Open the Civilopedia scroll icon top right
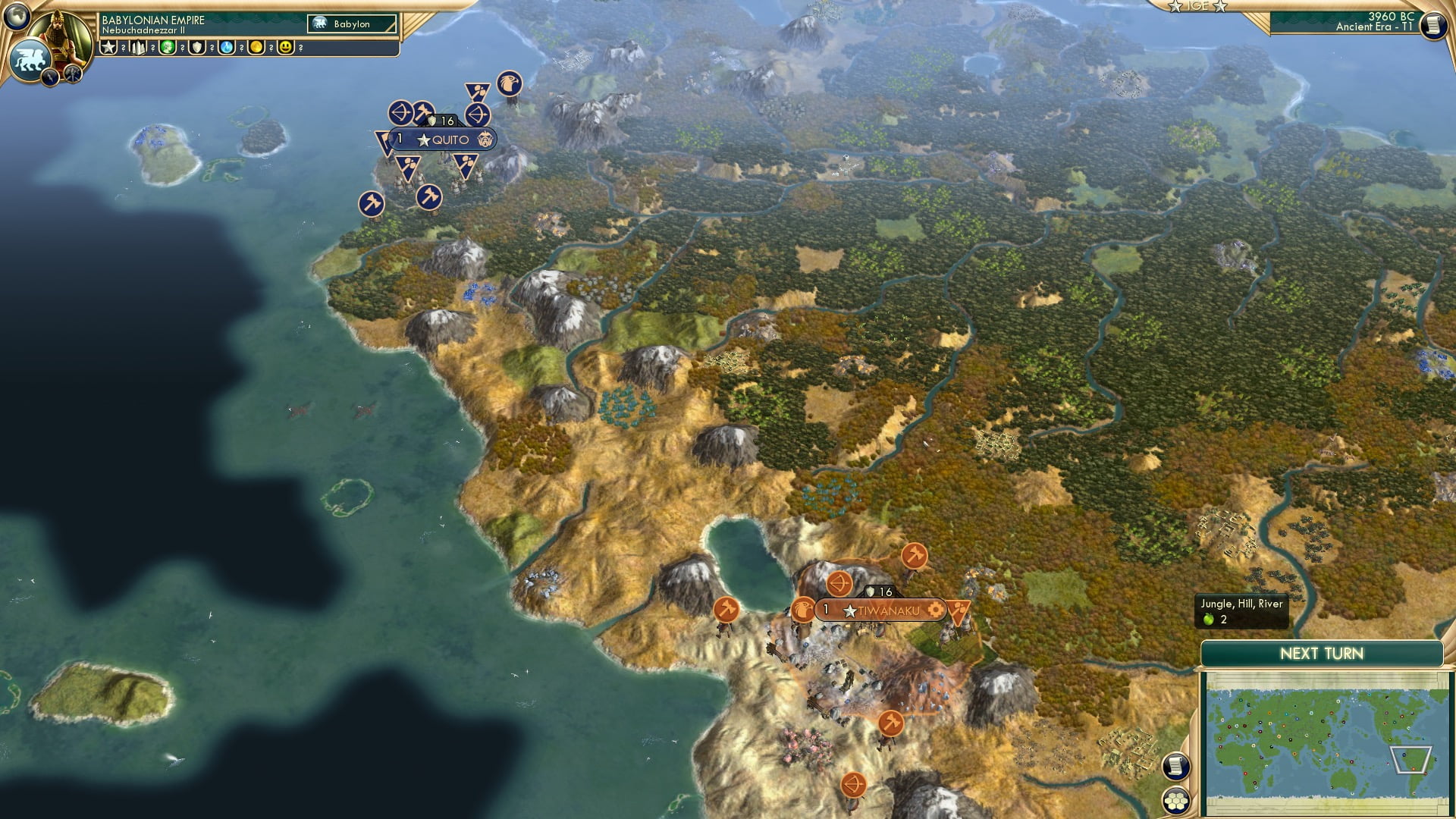This screenshot has width=1456, height=819. (1432, 25)
